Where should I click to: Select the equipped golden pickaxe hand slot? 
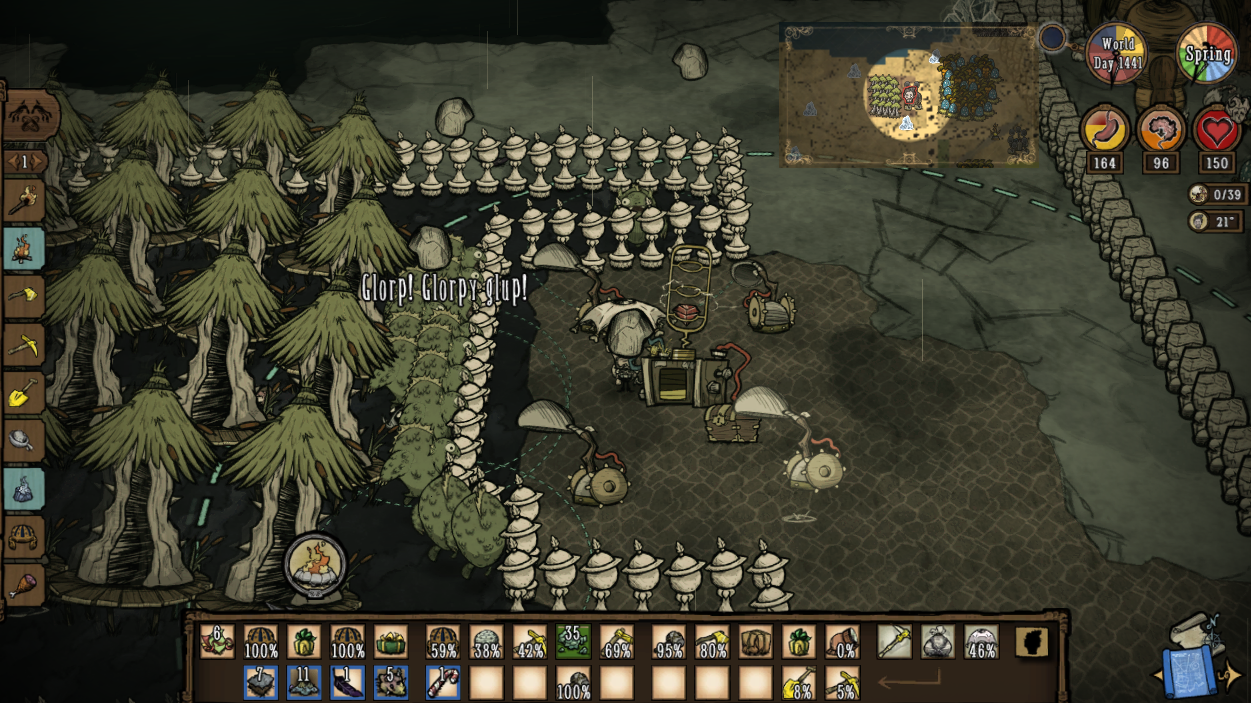(894, 641)
